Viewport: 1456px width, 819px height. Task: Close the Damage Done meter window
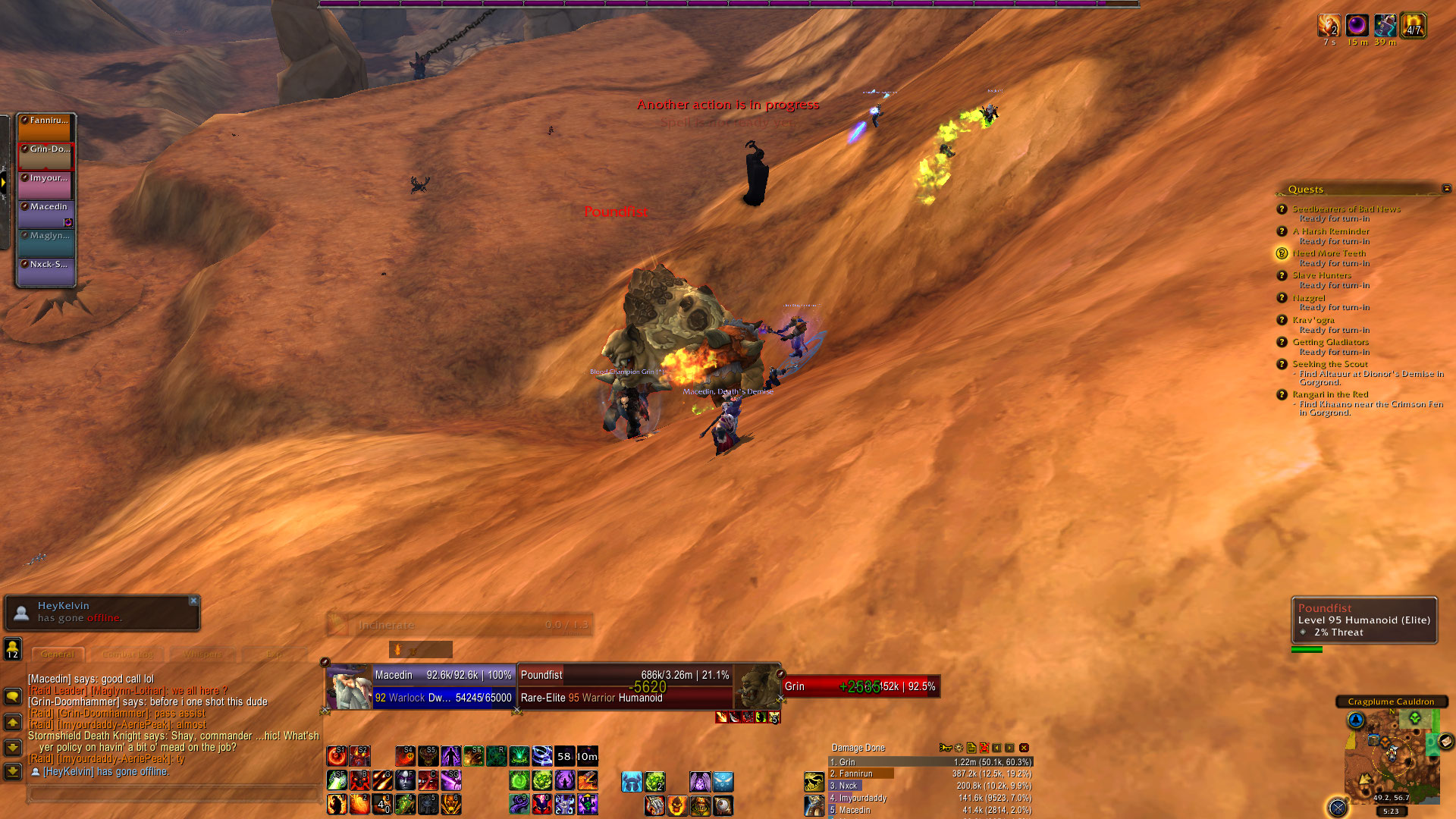[x=1024, y=748]
